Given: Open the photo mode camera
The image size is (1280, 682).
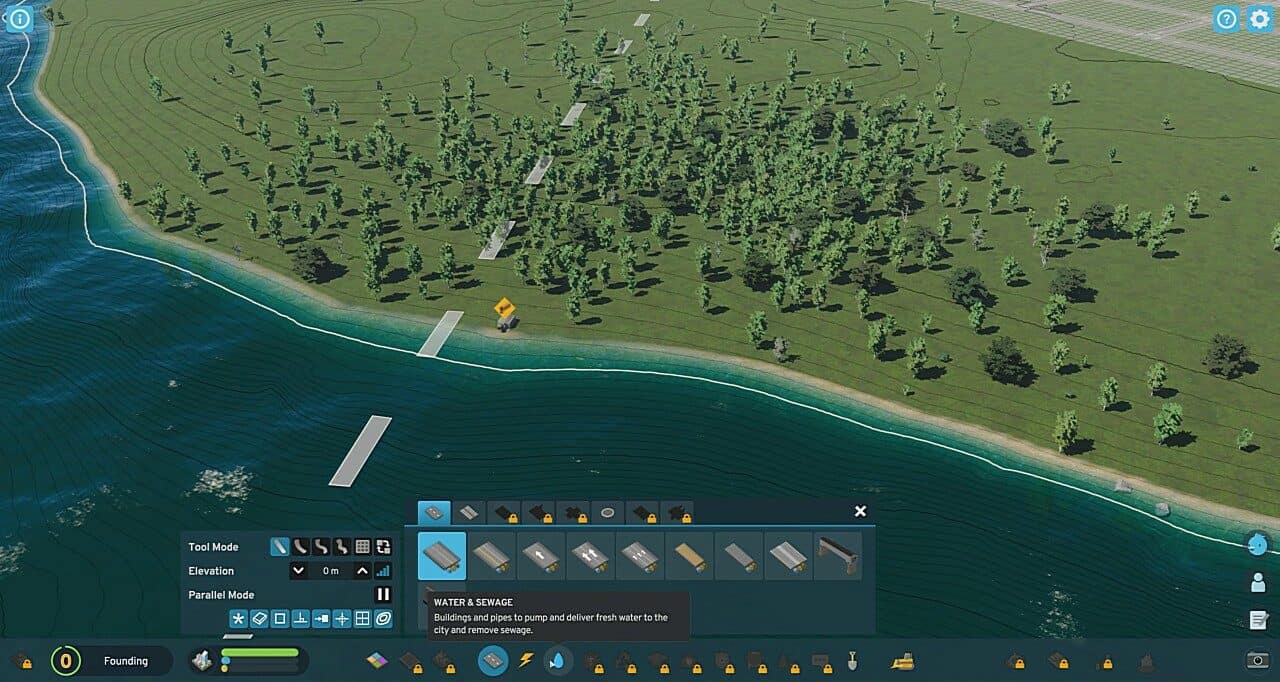Looking at the screenshot, I should point(1258,660).
